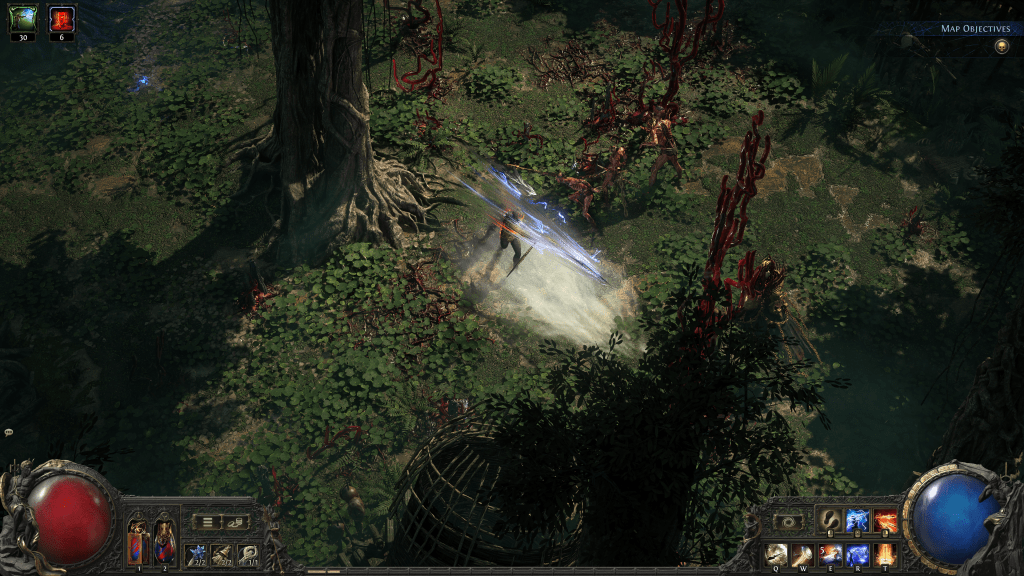
Task: Activate the fiery strike skill beside the mana globe
Action: (x=886, y=520)
